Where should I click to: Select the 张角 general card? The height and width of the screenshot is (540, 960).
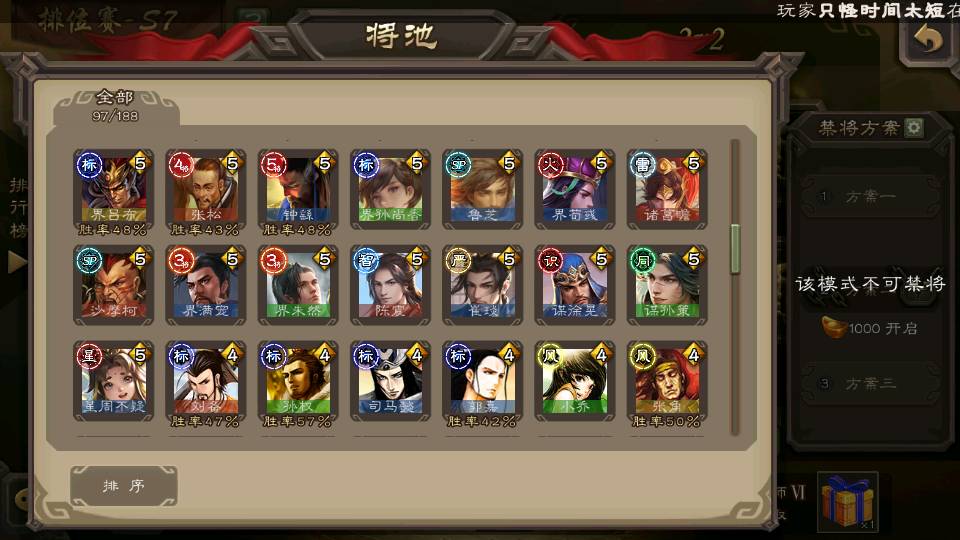click(667, 381)
